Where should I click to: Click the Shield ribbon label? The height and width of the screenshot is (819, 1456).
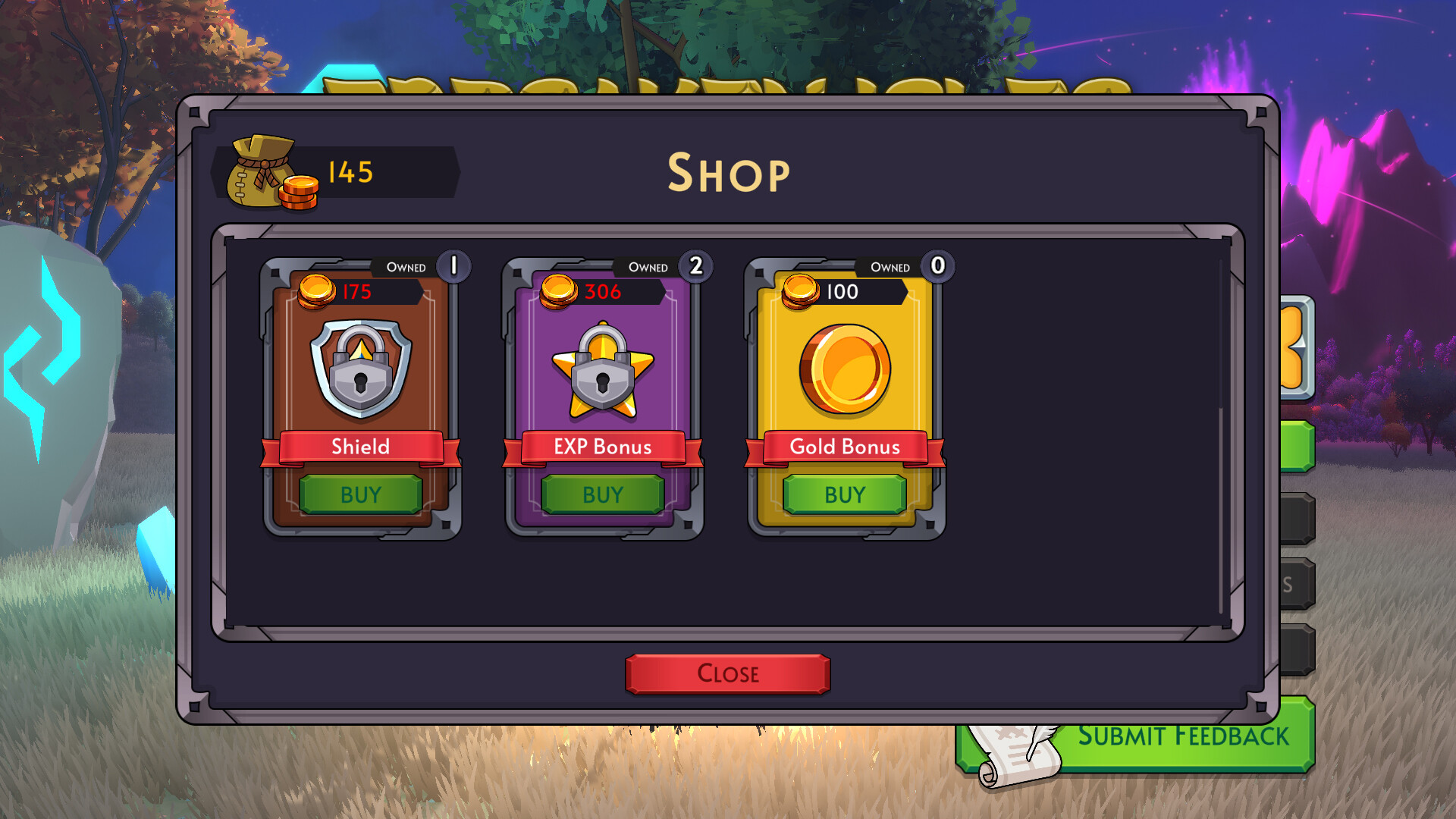[360, 447]
